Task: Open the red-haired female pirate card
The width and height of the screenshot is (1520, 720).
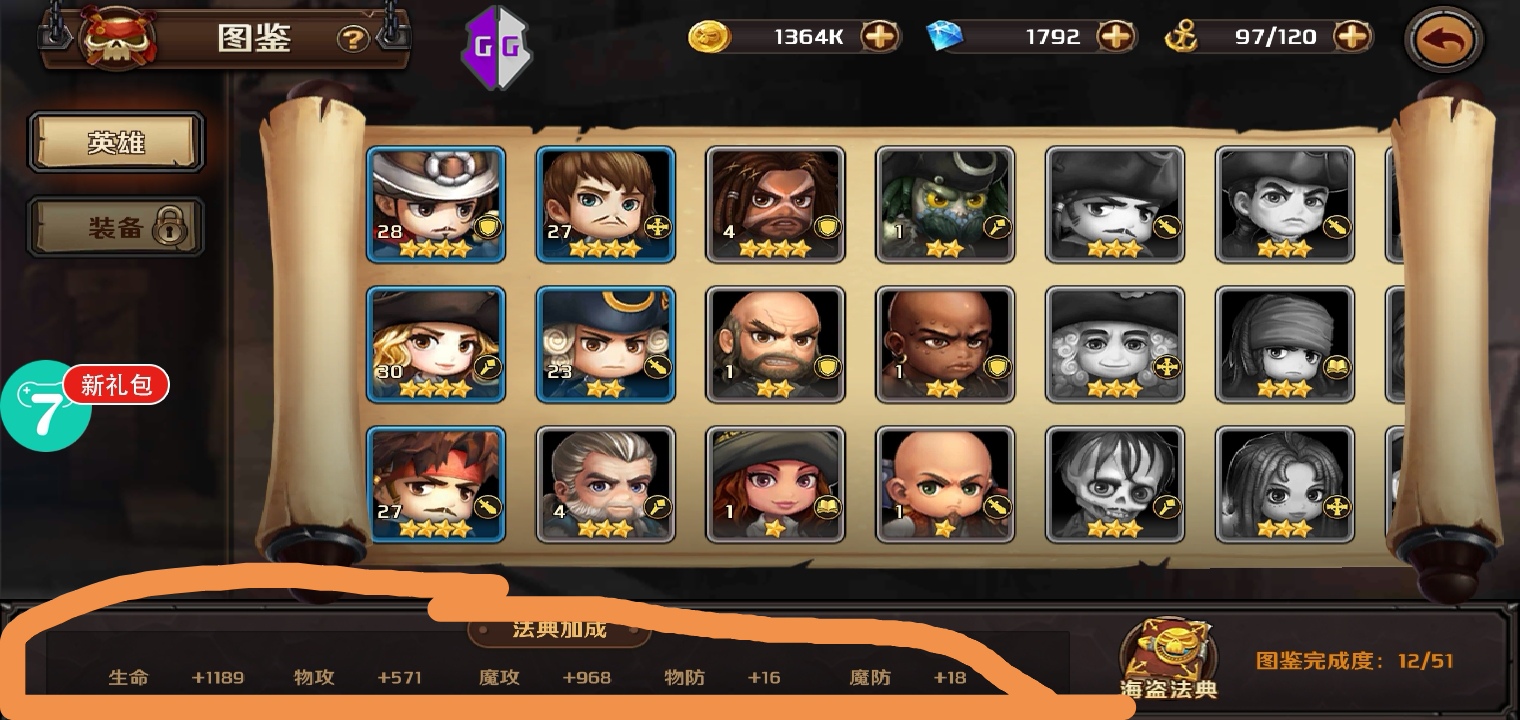Action: (776, 484)
